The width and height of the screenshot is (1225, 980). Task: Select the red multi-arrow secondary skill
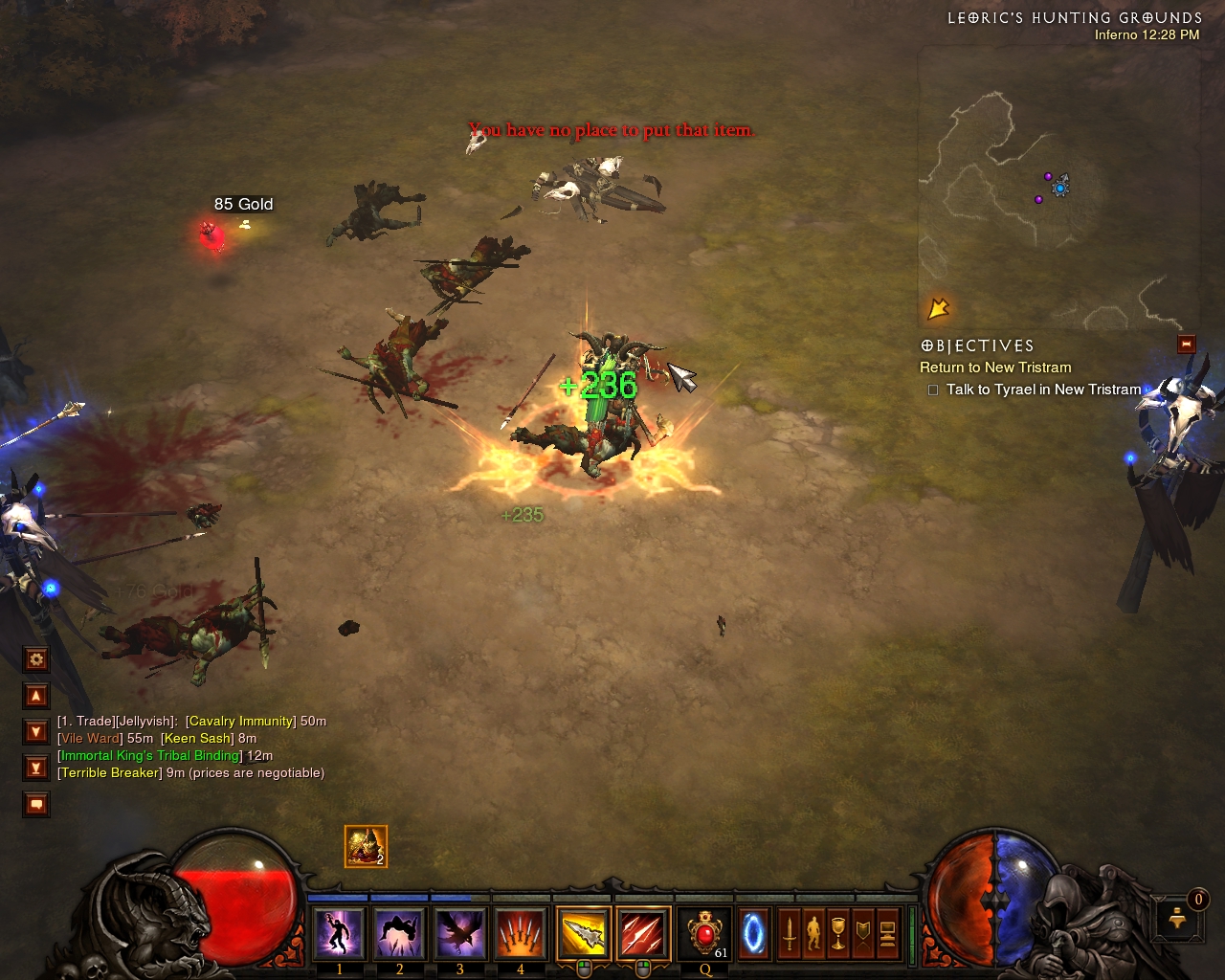click(x=643, y=933)
